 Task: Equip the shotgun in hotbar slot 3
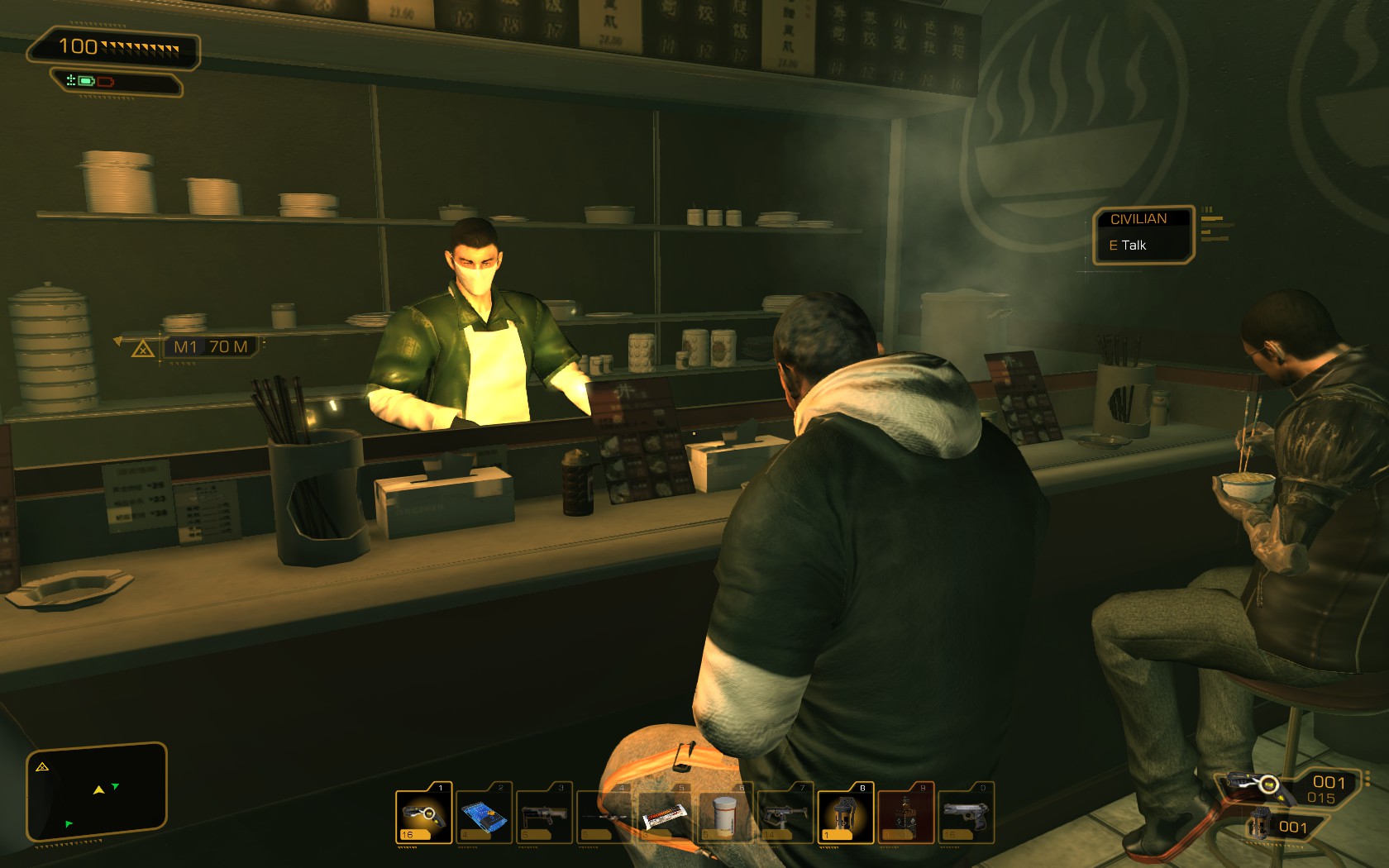click(x=544, y=814)
